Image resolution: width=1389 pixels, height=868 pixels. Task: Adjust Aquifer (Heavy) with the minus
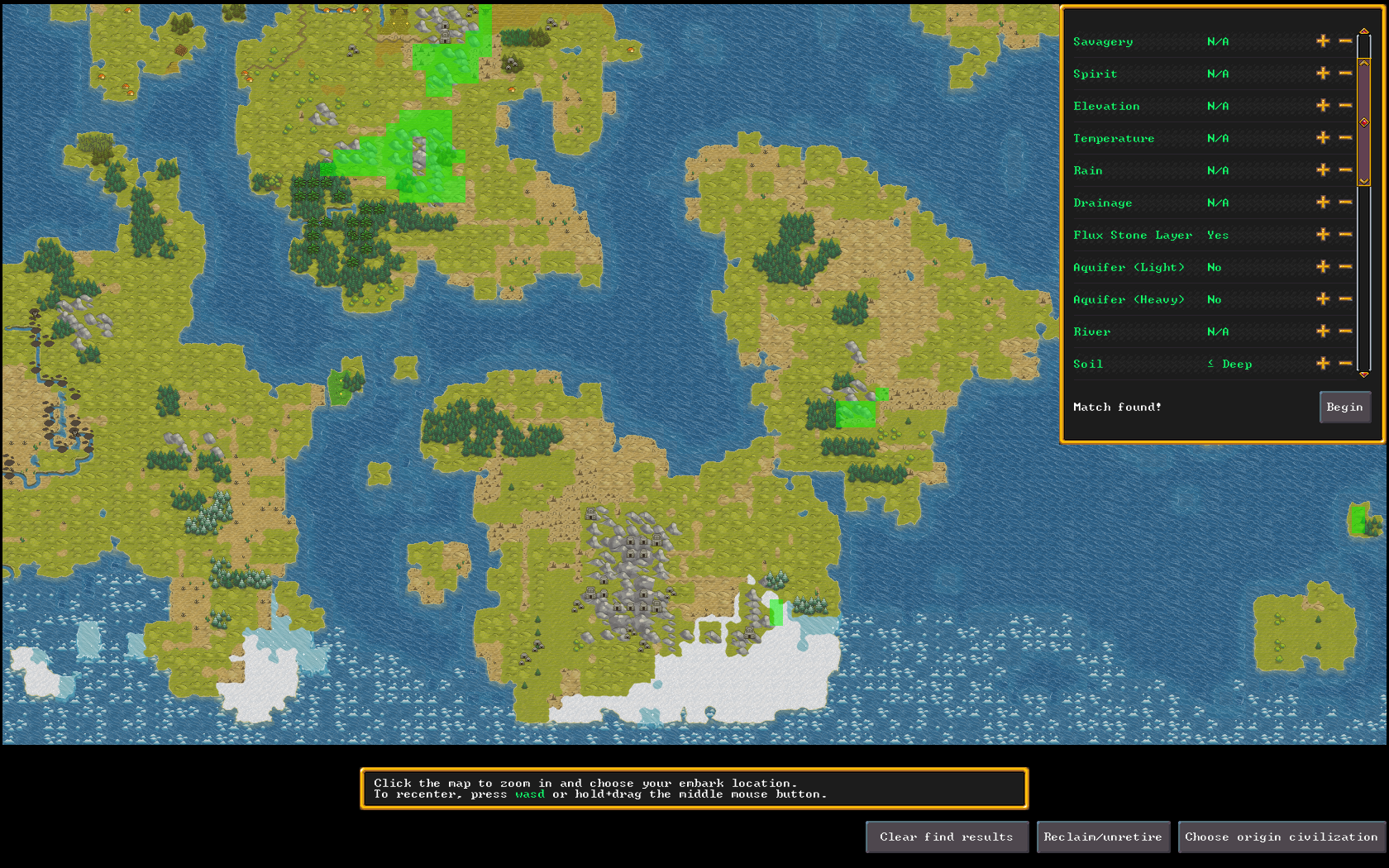tap(1345, 299)
